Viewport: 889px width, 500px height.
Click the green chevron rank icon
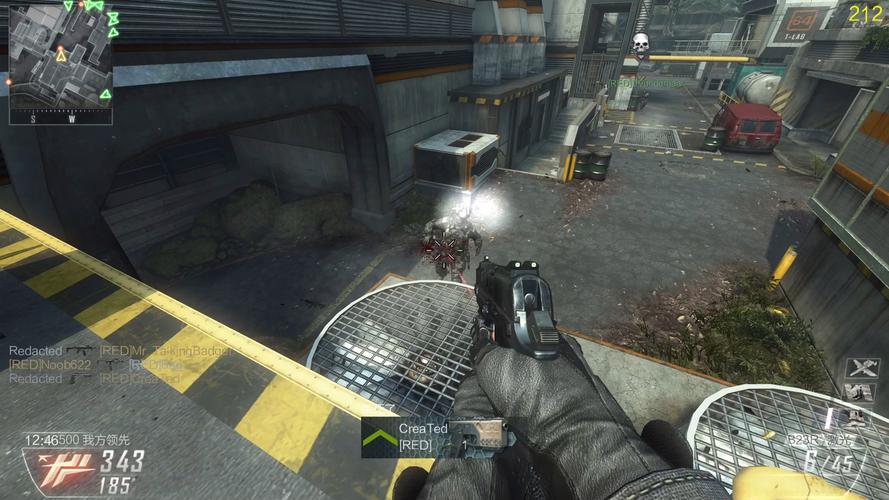click(378, 437)
